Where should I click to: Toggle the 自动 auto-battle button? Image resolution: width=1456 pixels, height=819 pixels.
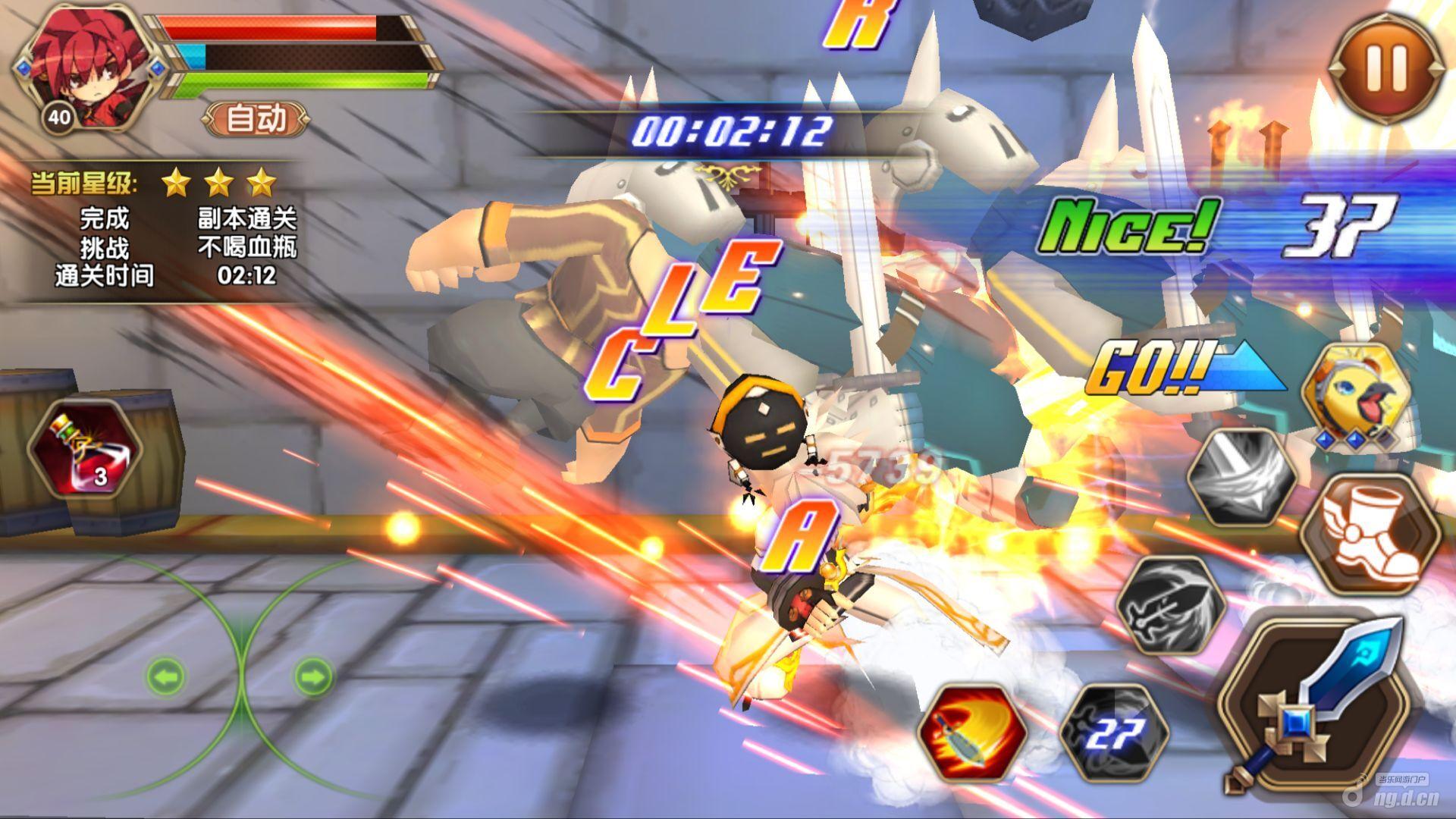[x=256, y=119]
